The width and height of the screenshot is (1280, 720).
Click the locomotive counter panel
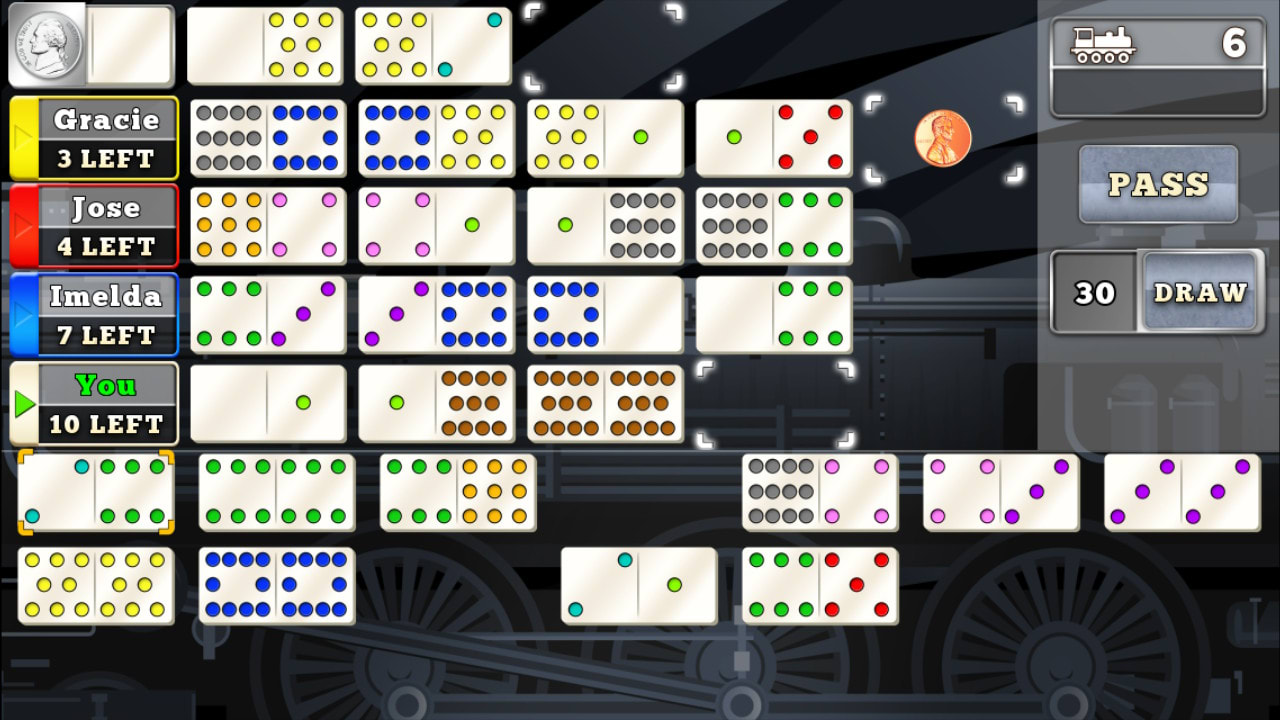pos(1156,55)
